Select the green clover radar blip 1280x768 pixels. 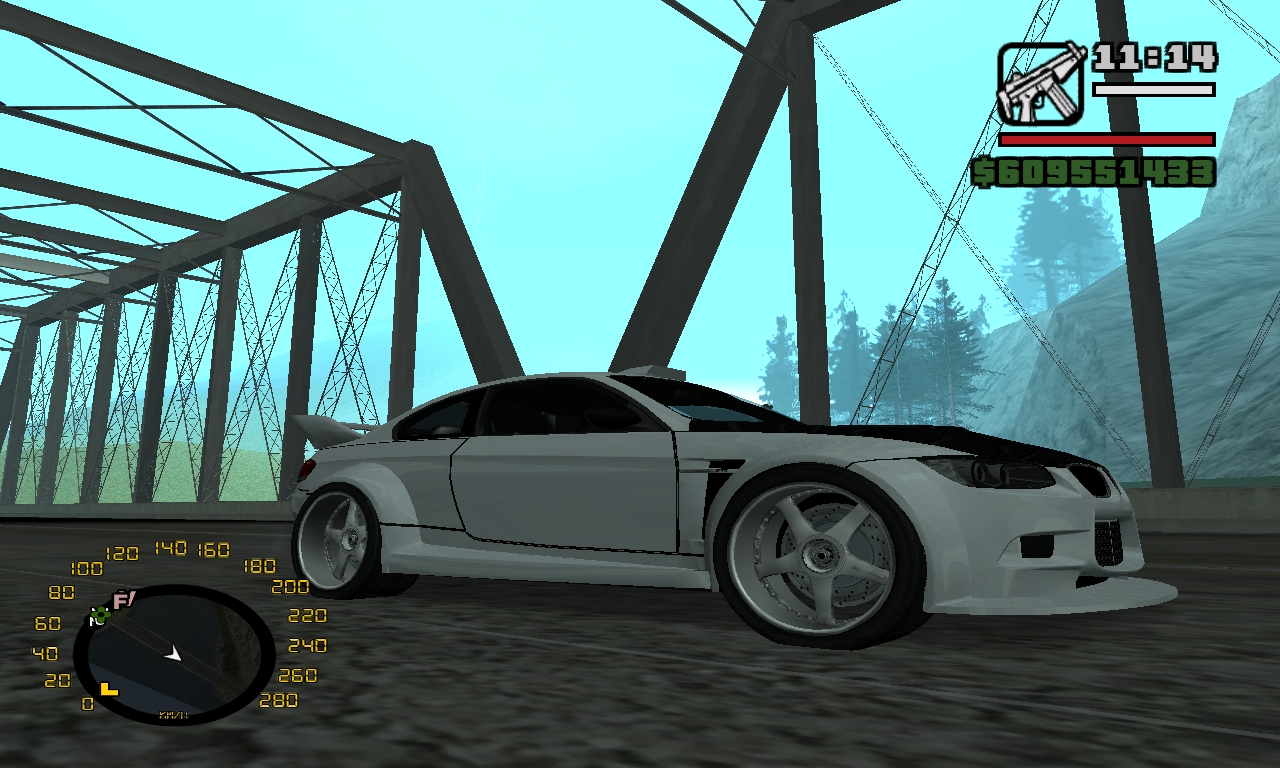[x=100, y=615]
